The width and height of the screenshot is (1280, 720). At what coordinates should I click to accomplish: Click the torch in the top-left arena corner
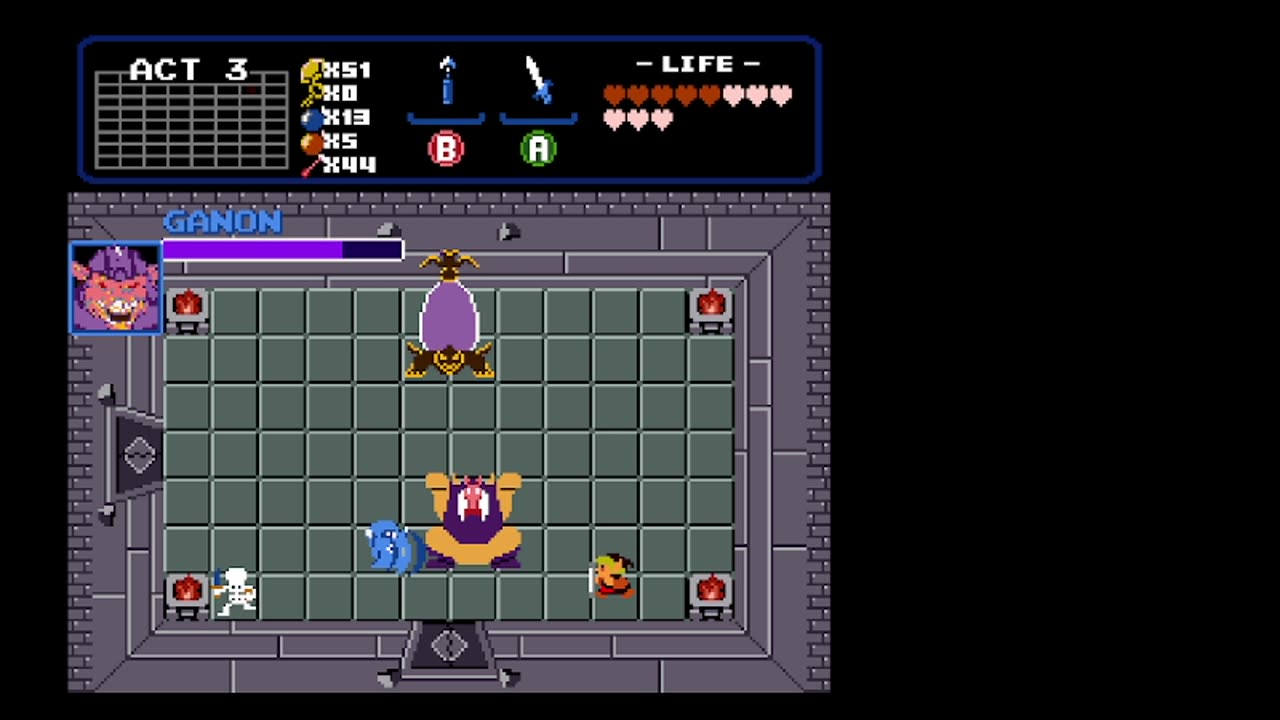pos(188,305)
